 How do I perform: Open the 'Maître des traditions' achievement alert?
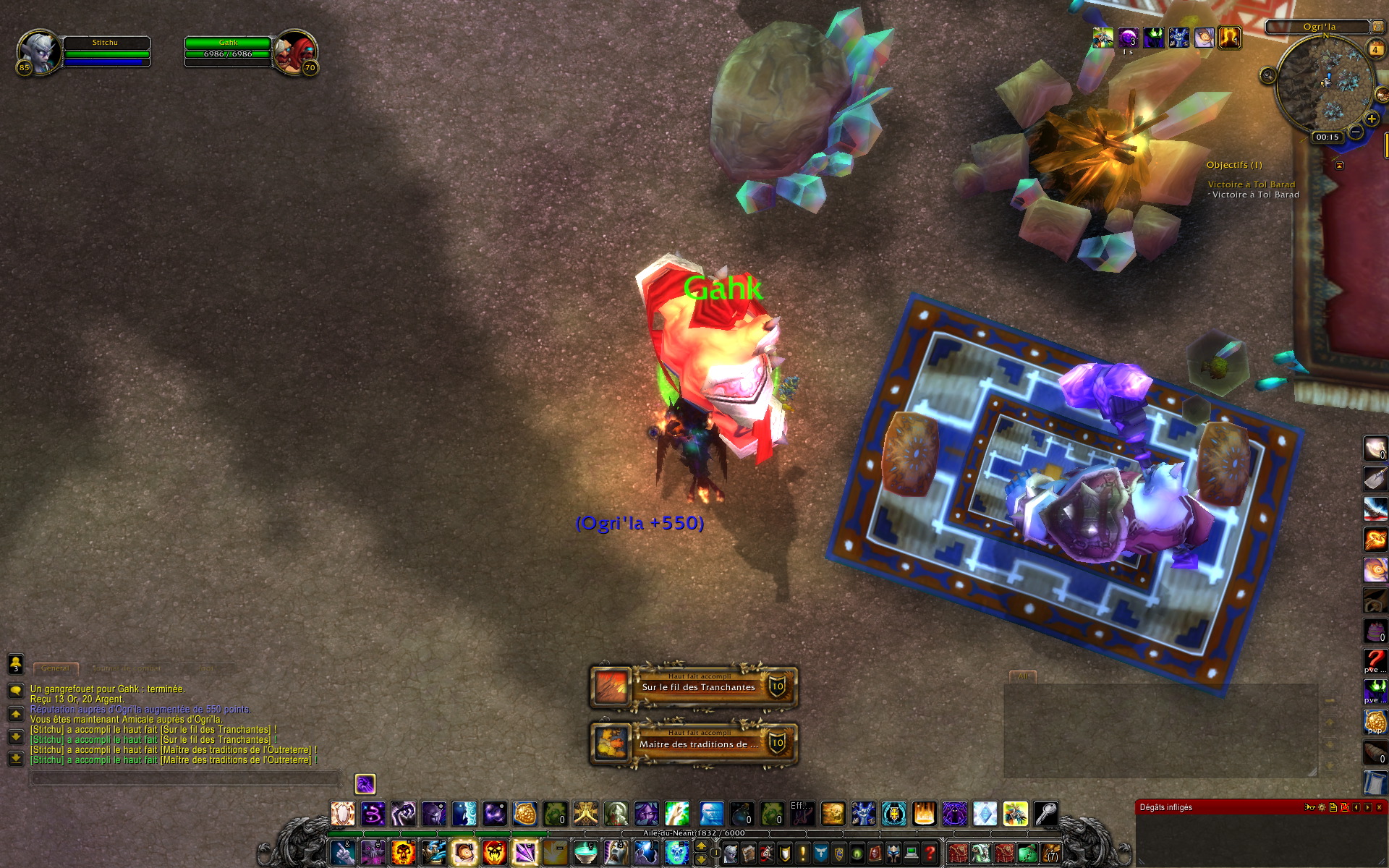[x=694, y=743]
